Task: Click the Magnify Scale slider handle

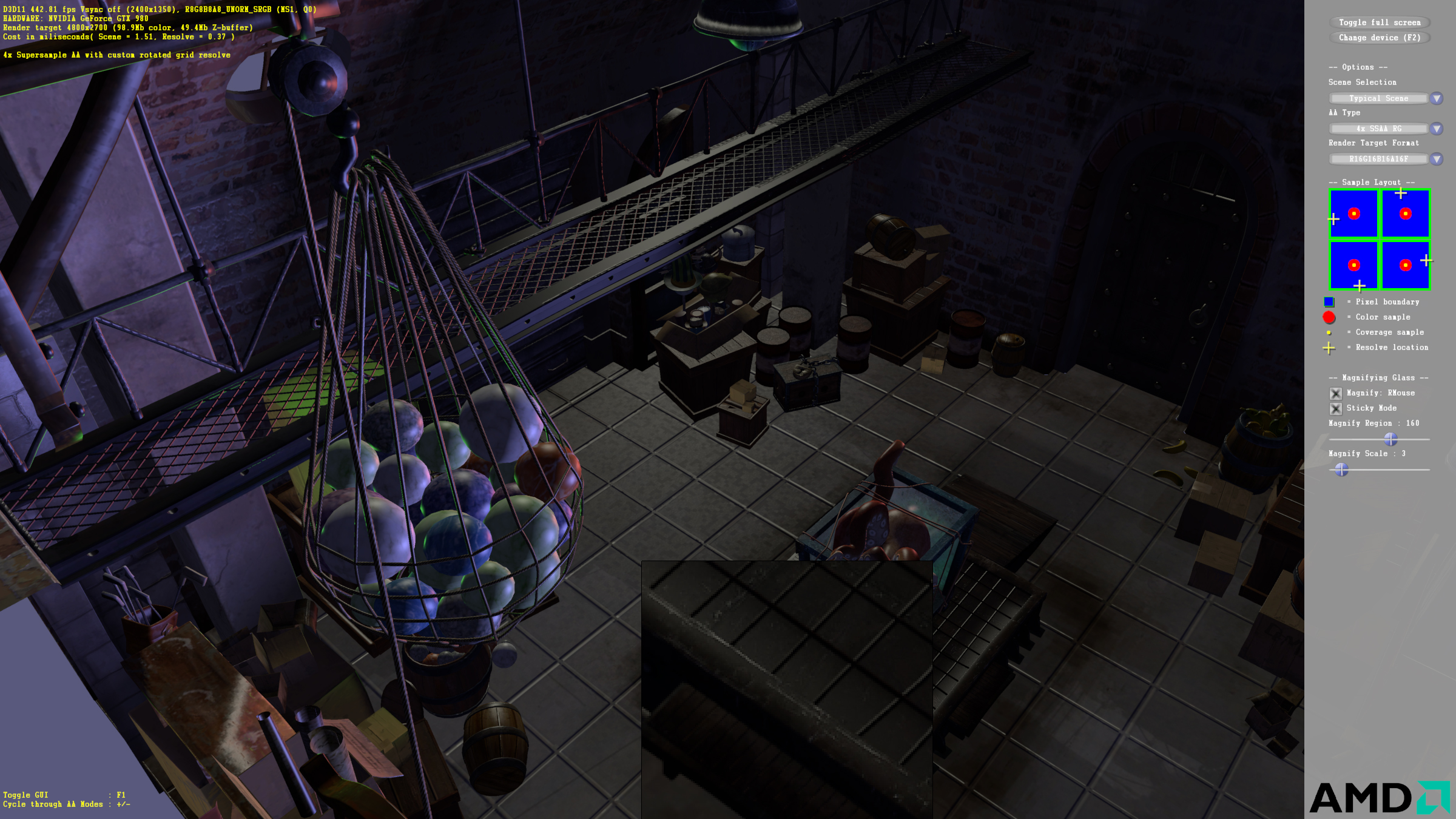Action: coord(1341,469)
